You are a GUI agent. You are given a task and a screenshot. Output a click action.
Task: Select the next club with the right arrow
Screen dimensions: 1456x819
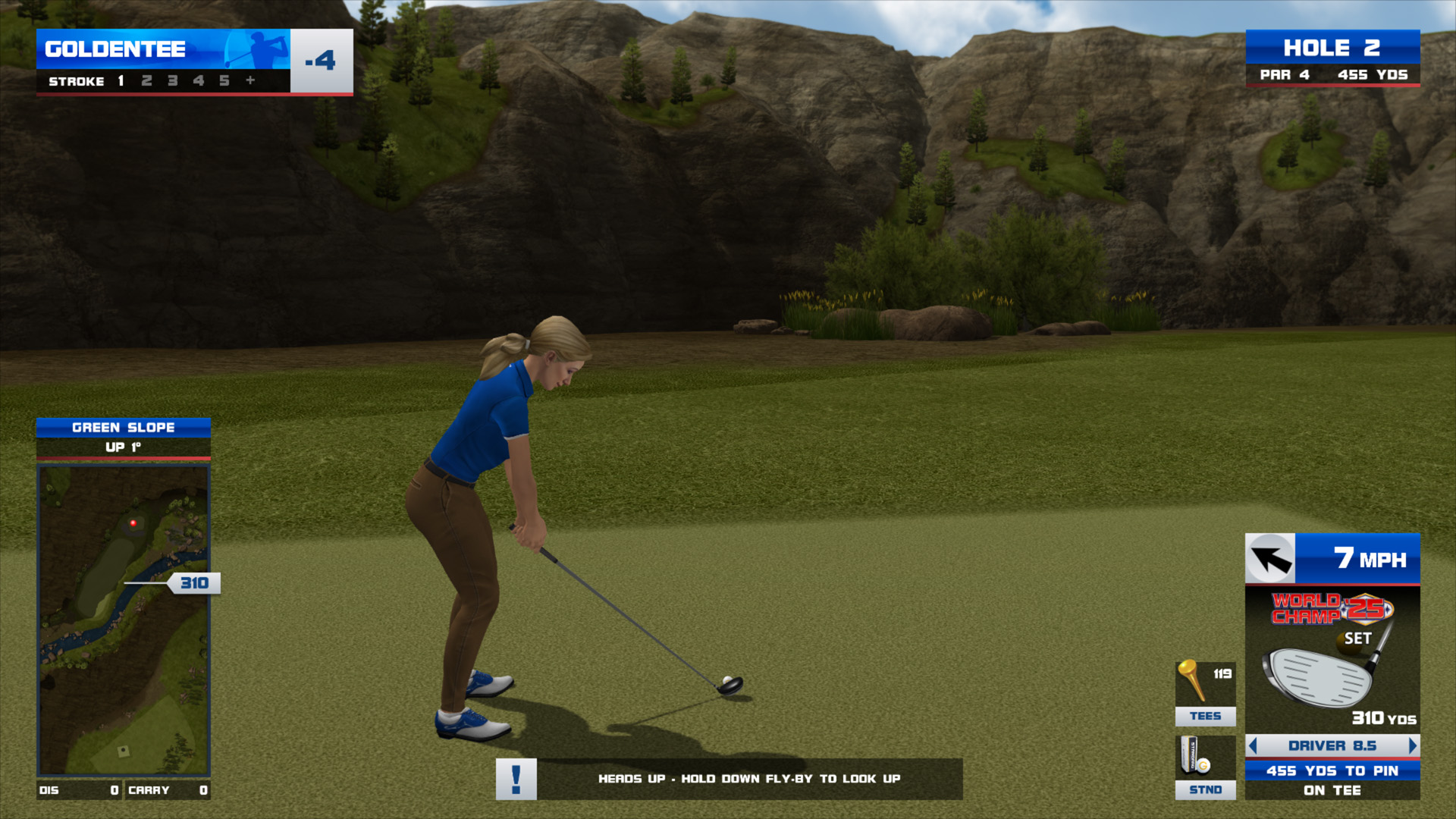pos(1412,746)
